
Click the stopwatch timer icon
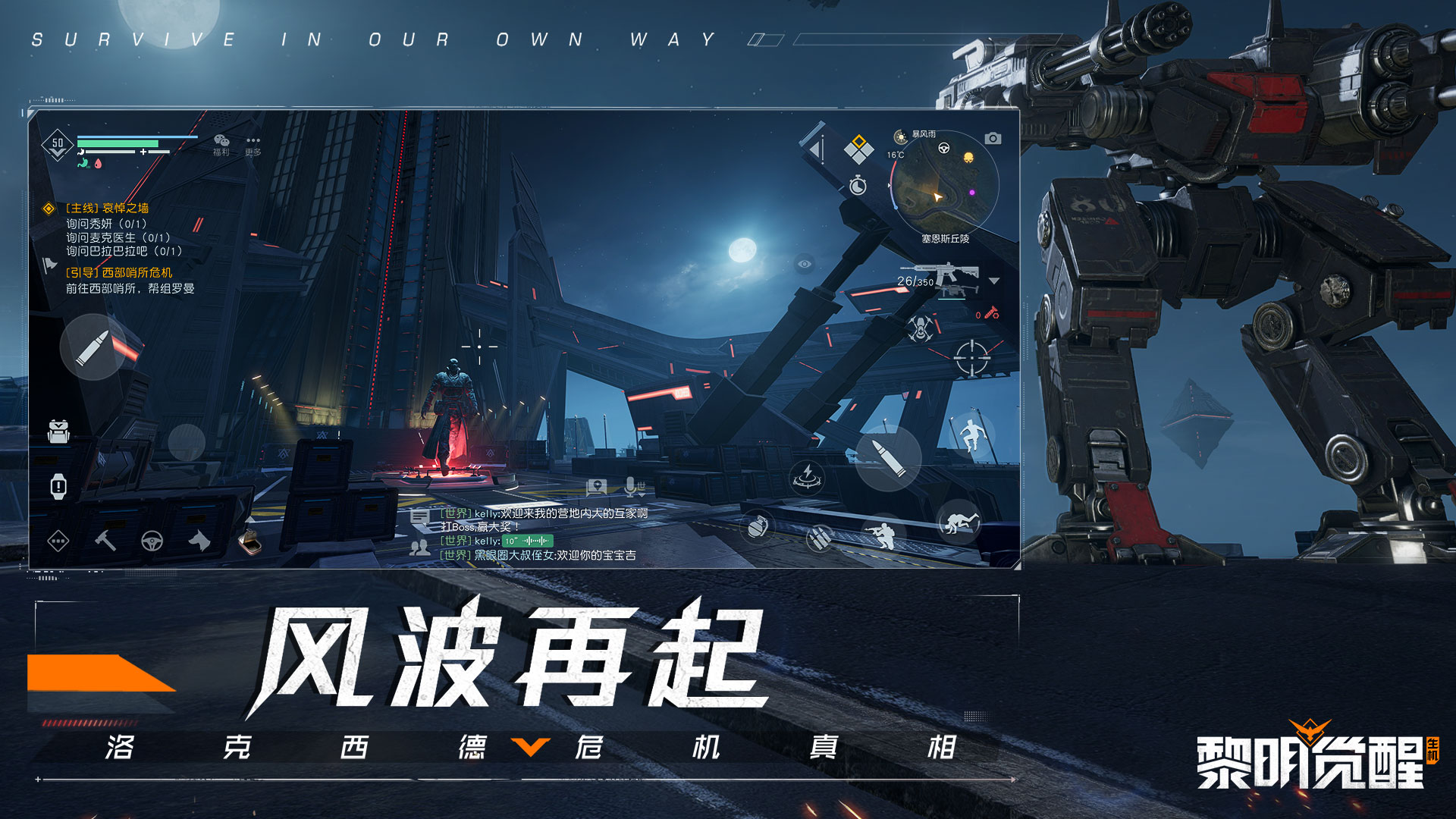857,185
